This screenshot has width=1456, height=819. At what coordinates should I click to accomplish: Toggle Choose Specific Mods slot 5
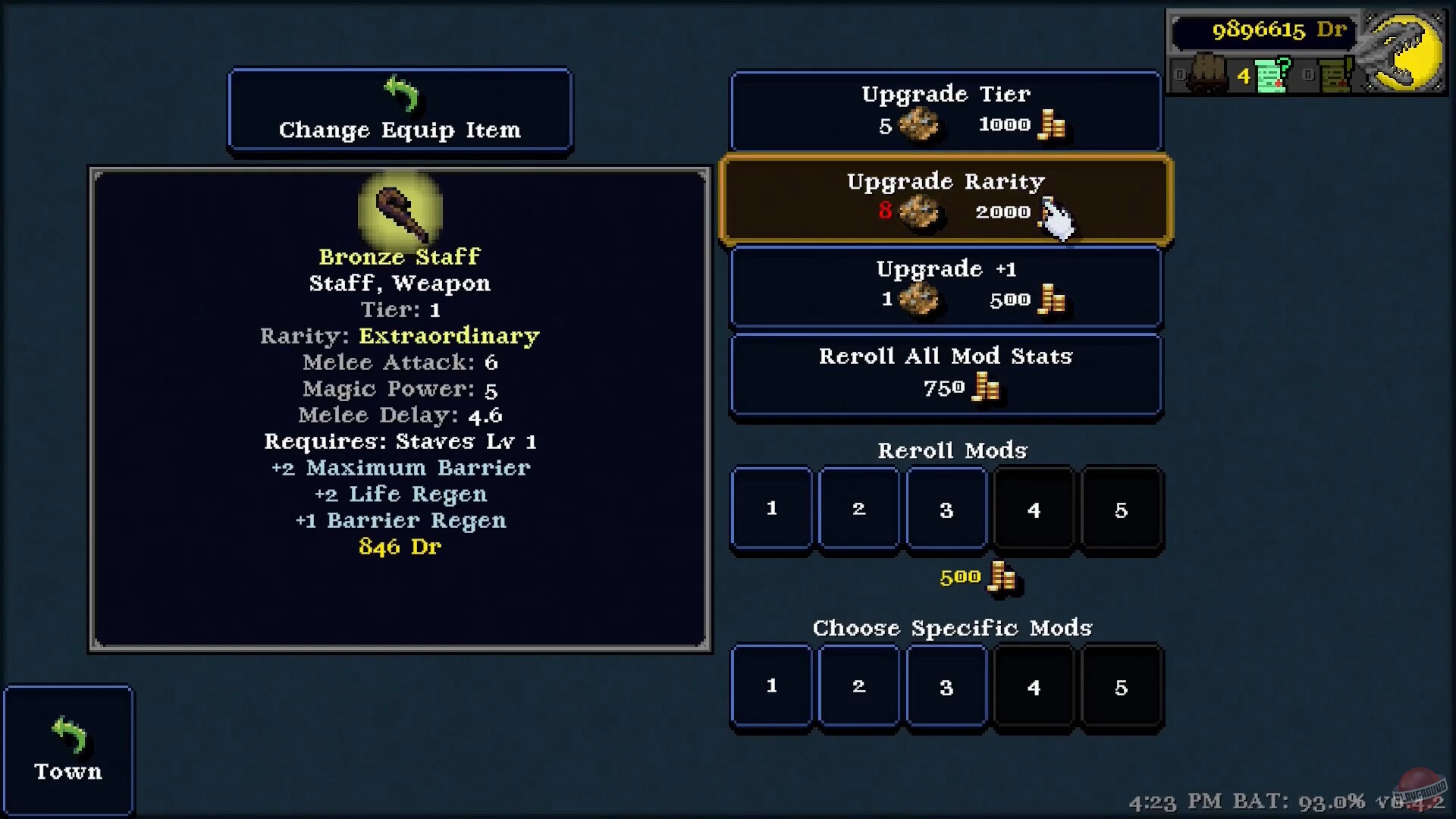click(1122, 686)
